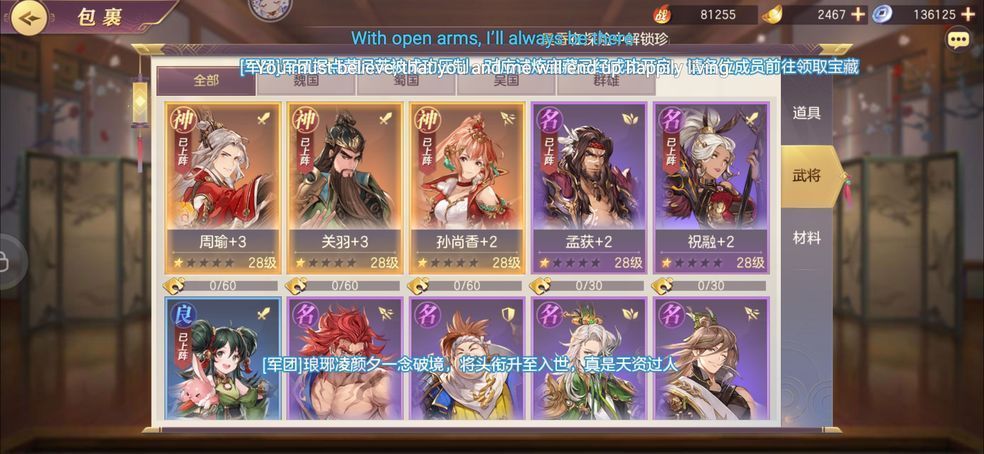Add gold ingots with the plus button
The width and height of the screenshot is (984, 454).
tap(858, 14)
